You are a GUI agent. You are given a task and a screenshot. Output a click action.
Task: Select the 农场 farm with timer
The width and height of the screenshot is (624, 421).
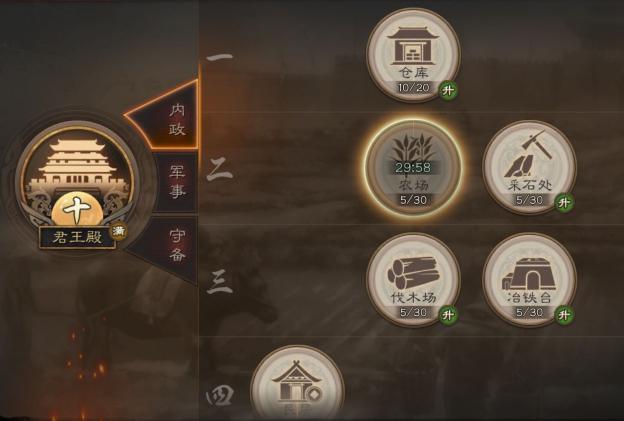[412, 165]
